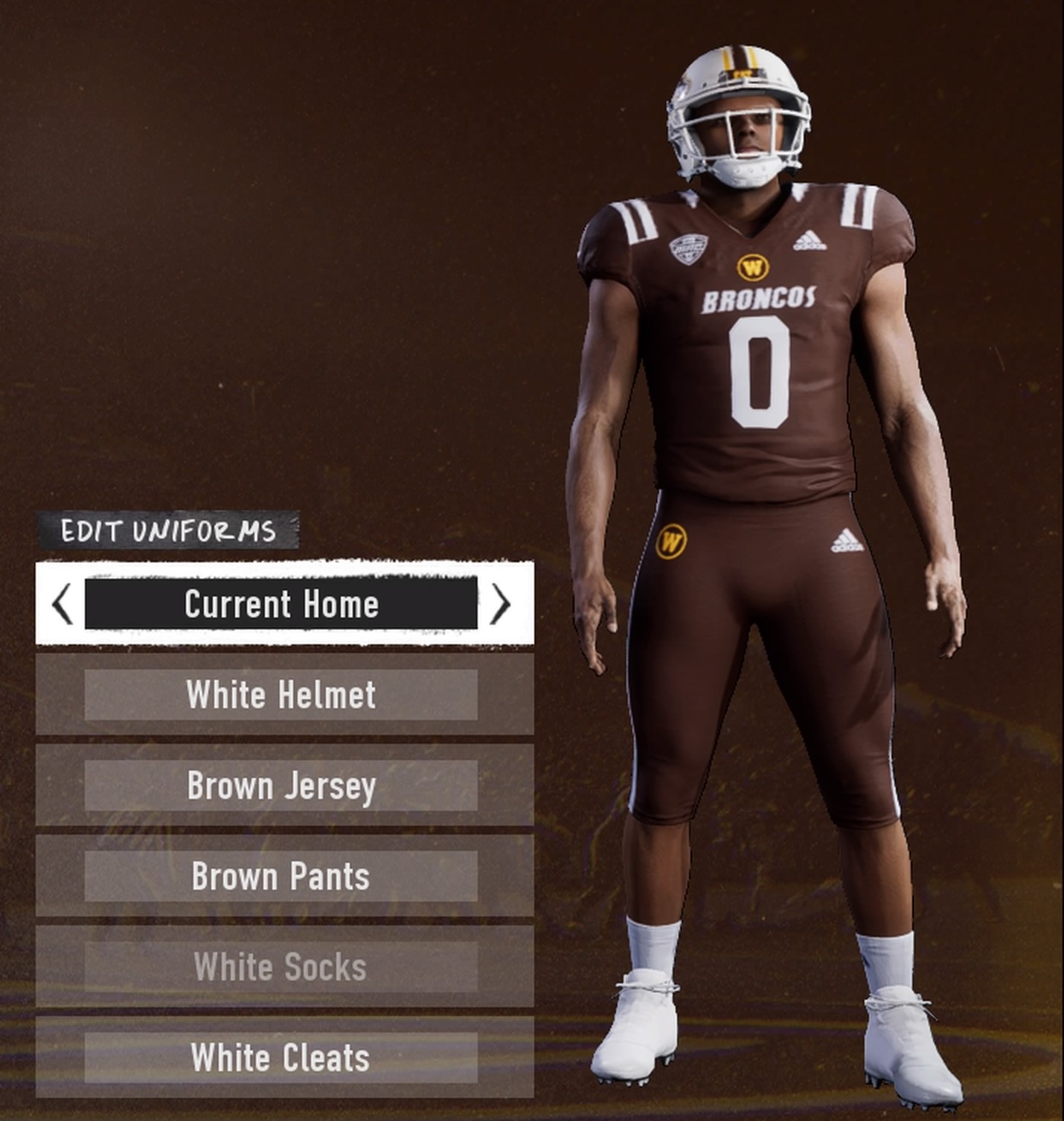Click the right arrow beside Current Home

(x=501, y=603)
